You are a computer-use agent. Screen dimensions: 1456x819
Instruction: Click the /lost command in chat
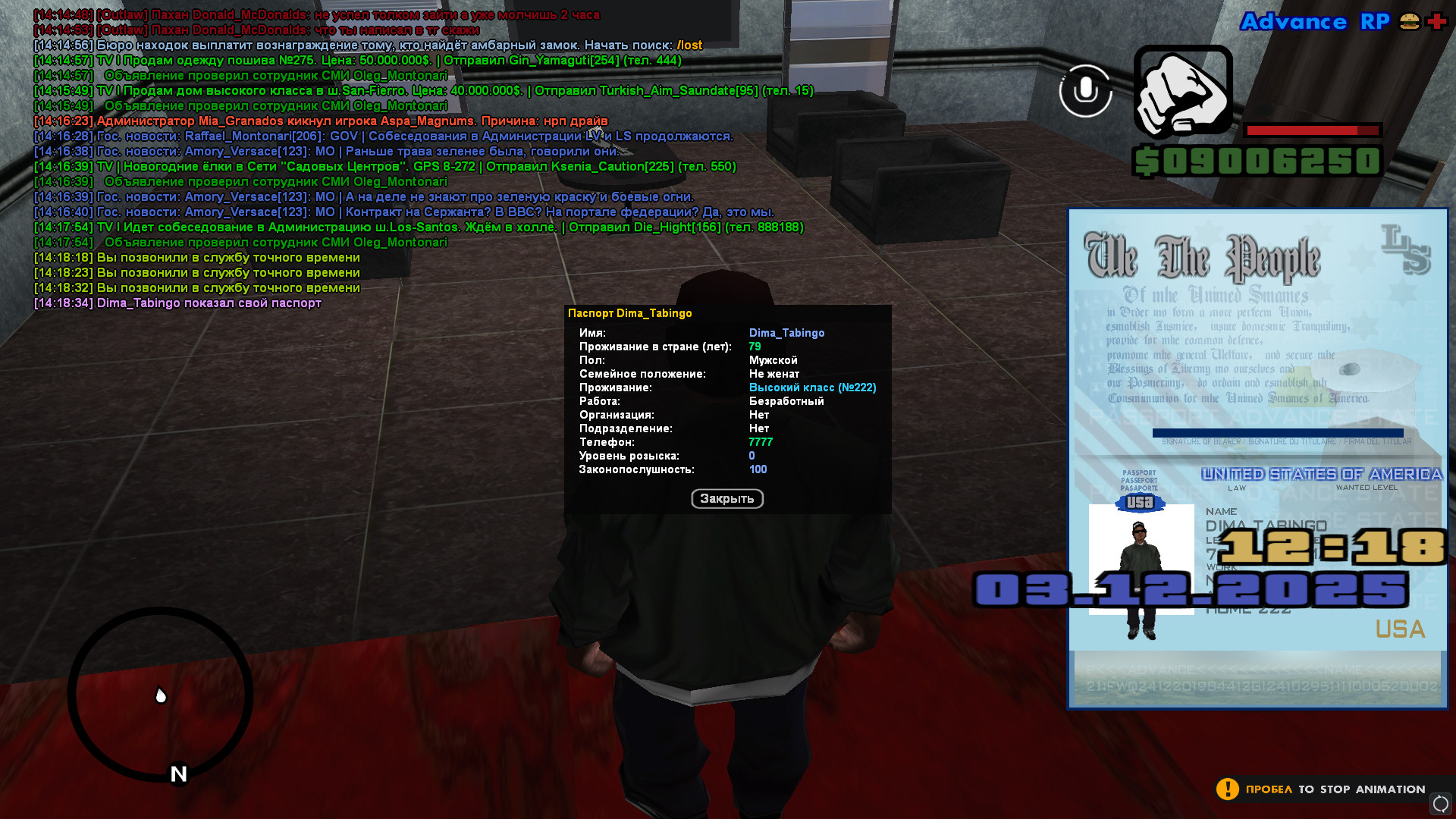pyautogui.click(x=689, y=45)
